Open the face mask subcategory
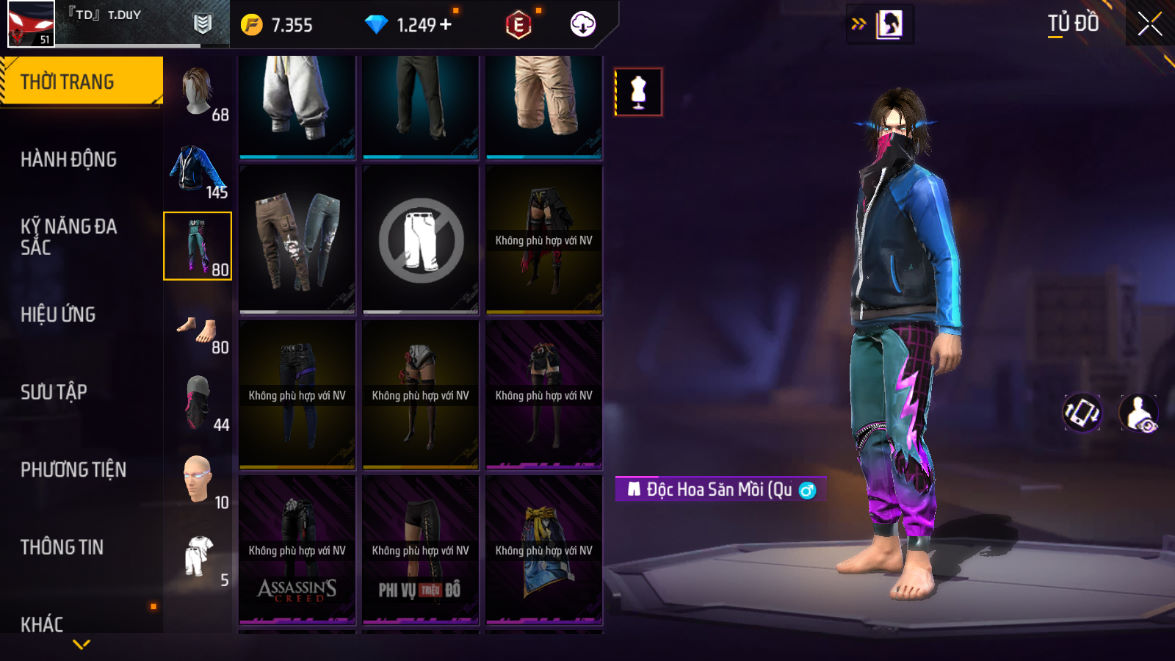The height and width of the screenshot is (661, 1175). click(x=197, y=402)
